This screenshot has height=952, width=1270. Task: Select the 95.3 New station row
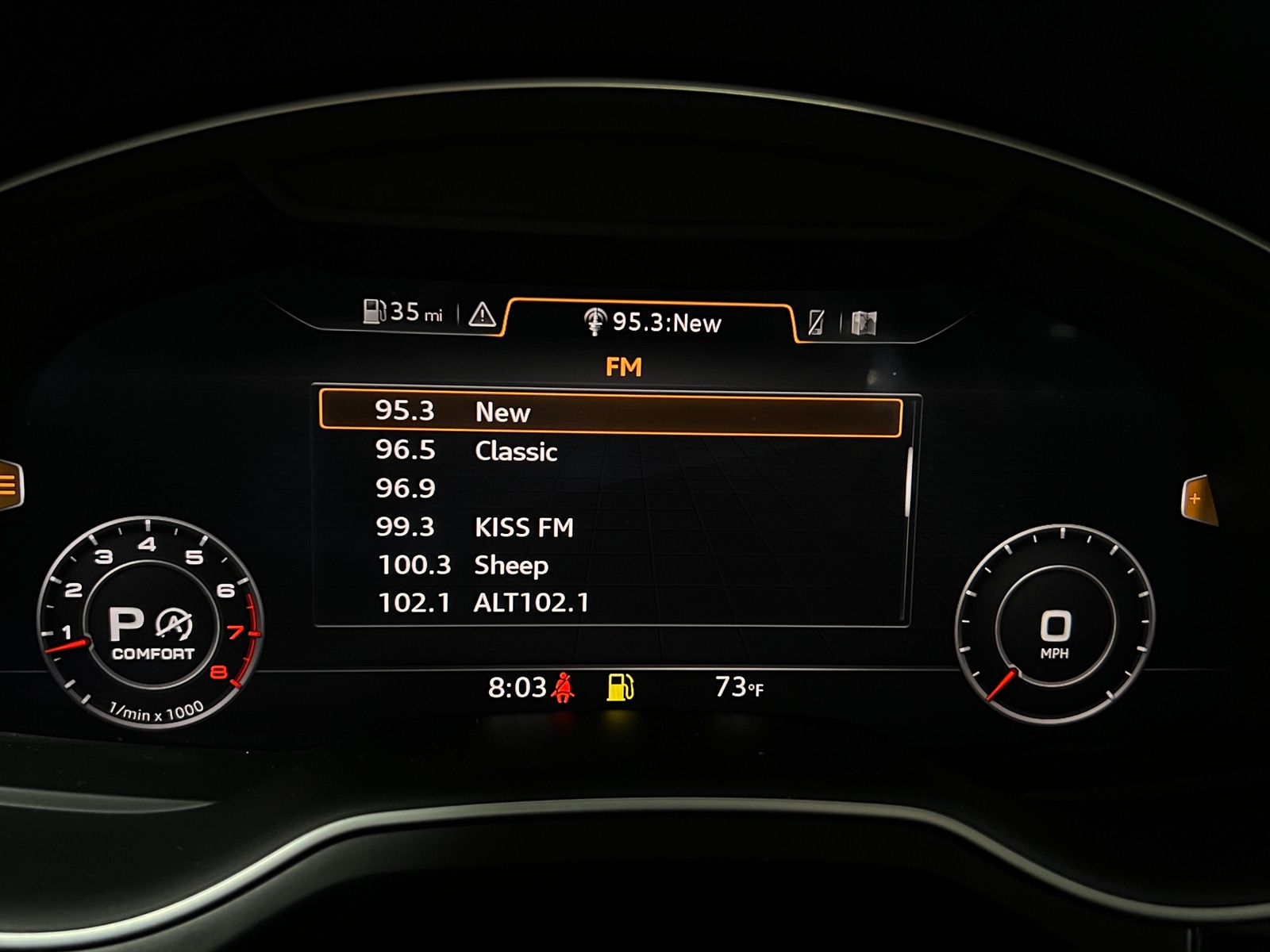coord(610,413)
